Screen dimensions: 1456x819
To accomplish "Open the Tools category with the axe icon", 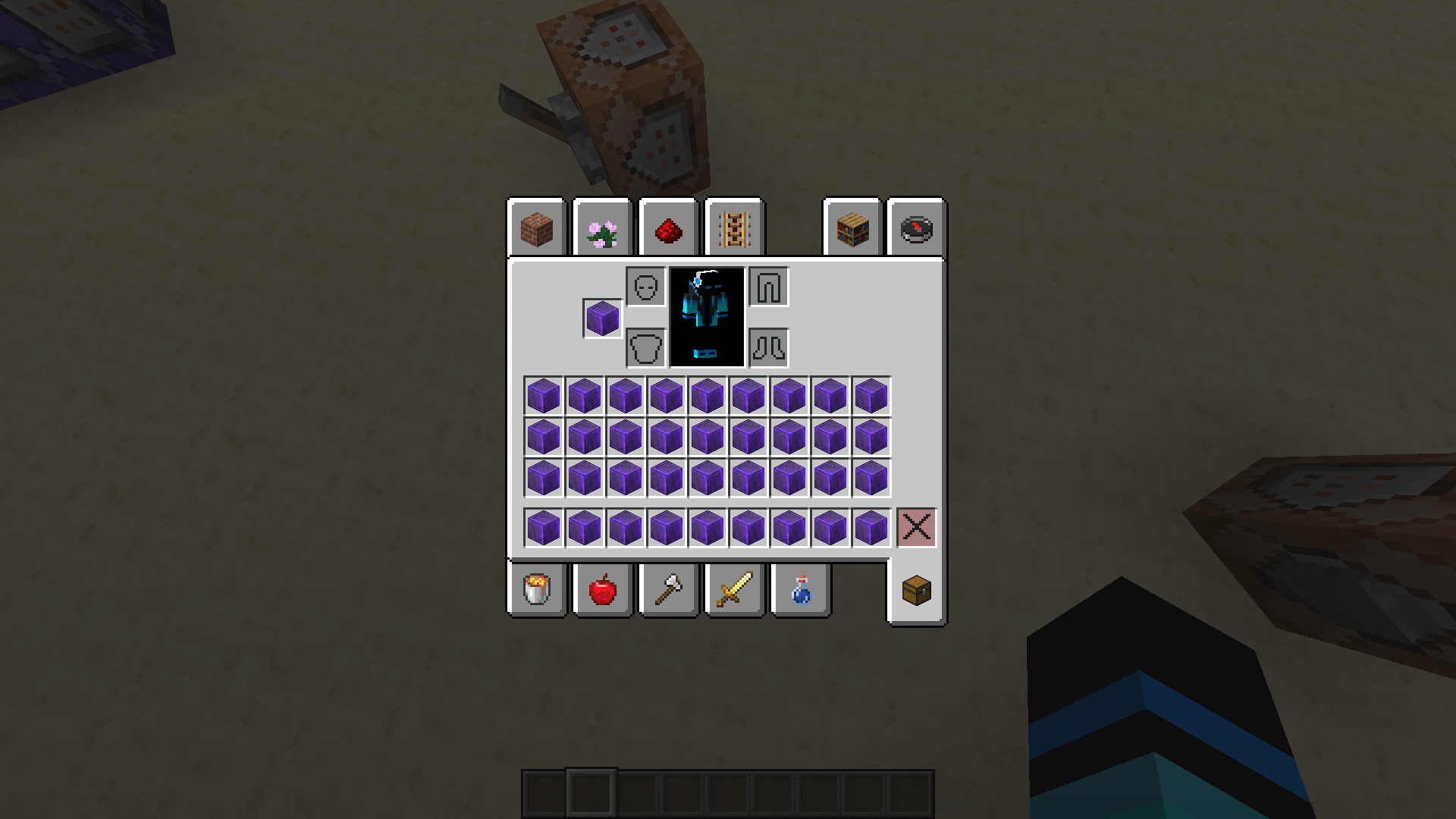I will [x=668, y=591].
